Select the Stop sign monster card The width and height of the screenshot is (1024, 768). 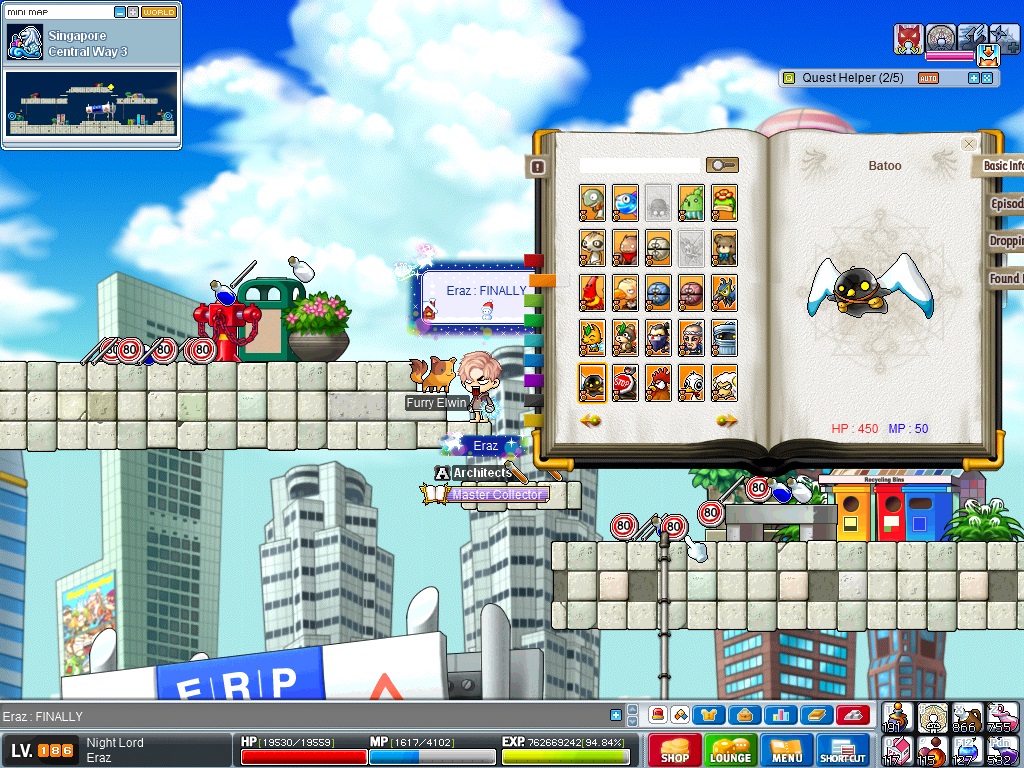tap(625, 383)
